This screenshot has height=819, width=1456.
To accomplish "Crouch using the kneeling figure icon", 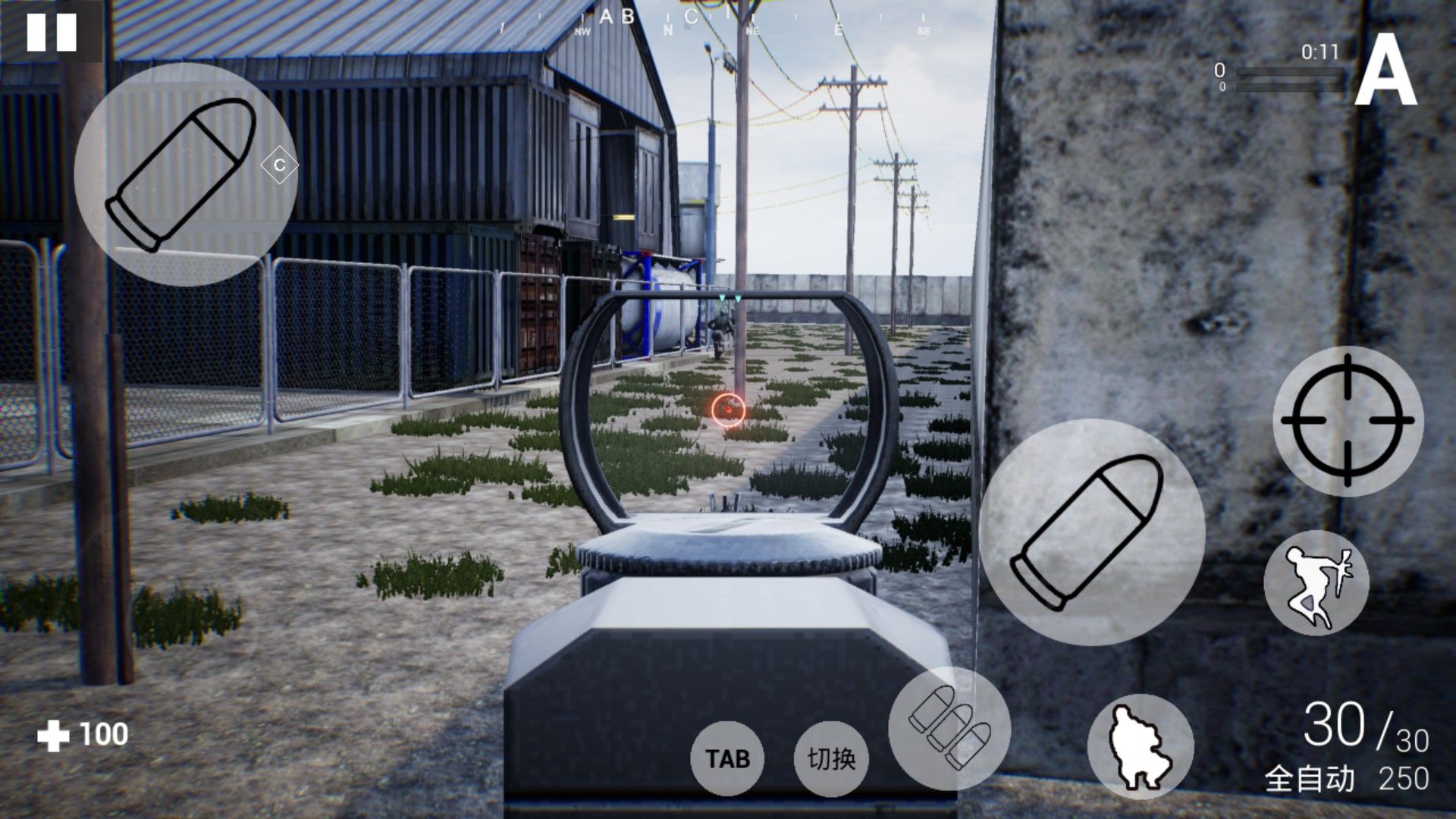I will pyautogui.click(x=1140, y=748).
